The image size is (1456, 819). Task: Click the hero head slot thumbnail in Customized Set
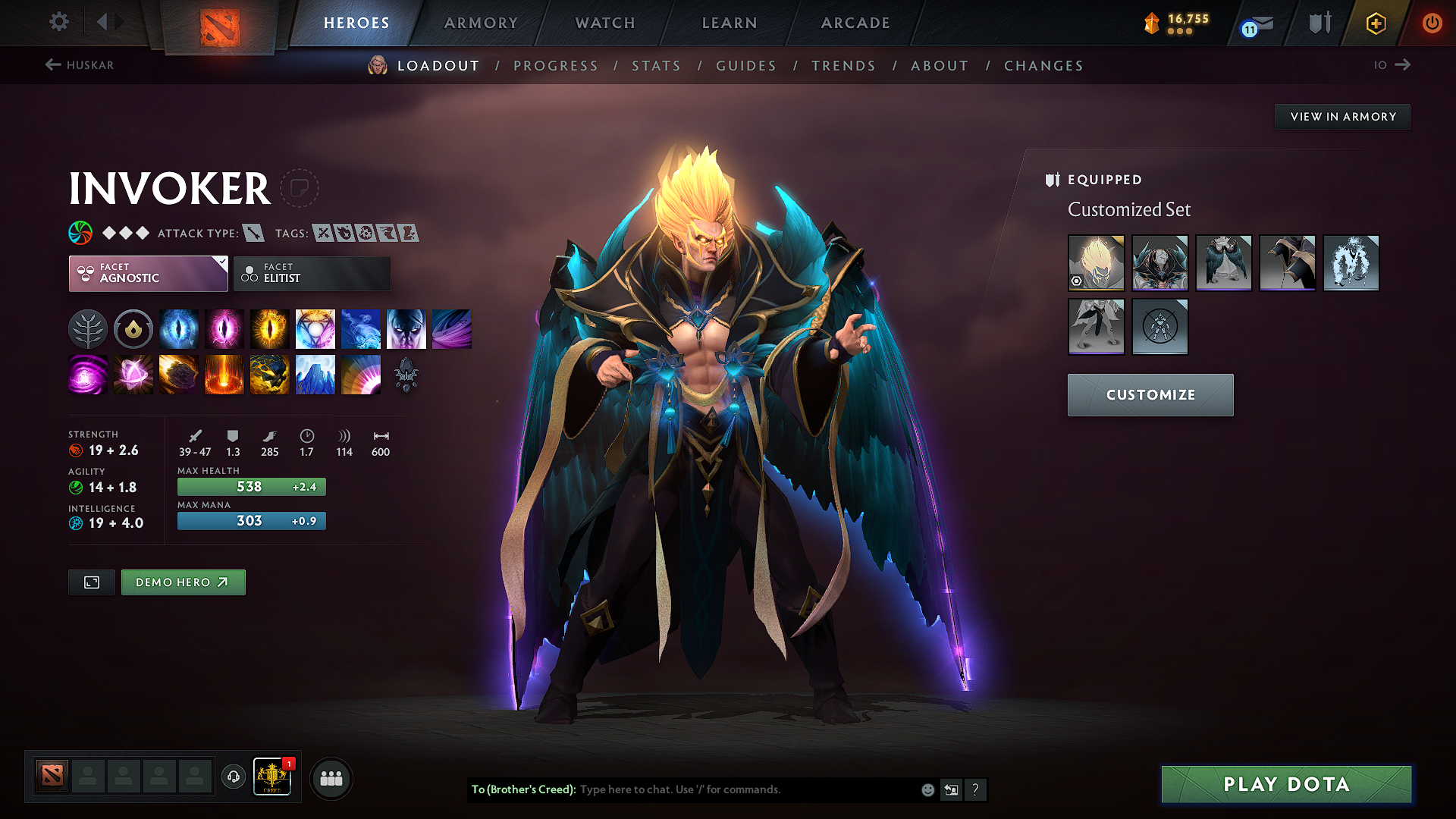(x=1096, y=263)
